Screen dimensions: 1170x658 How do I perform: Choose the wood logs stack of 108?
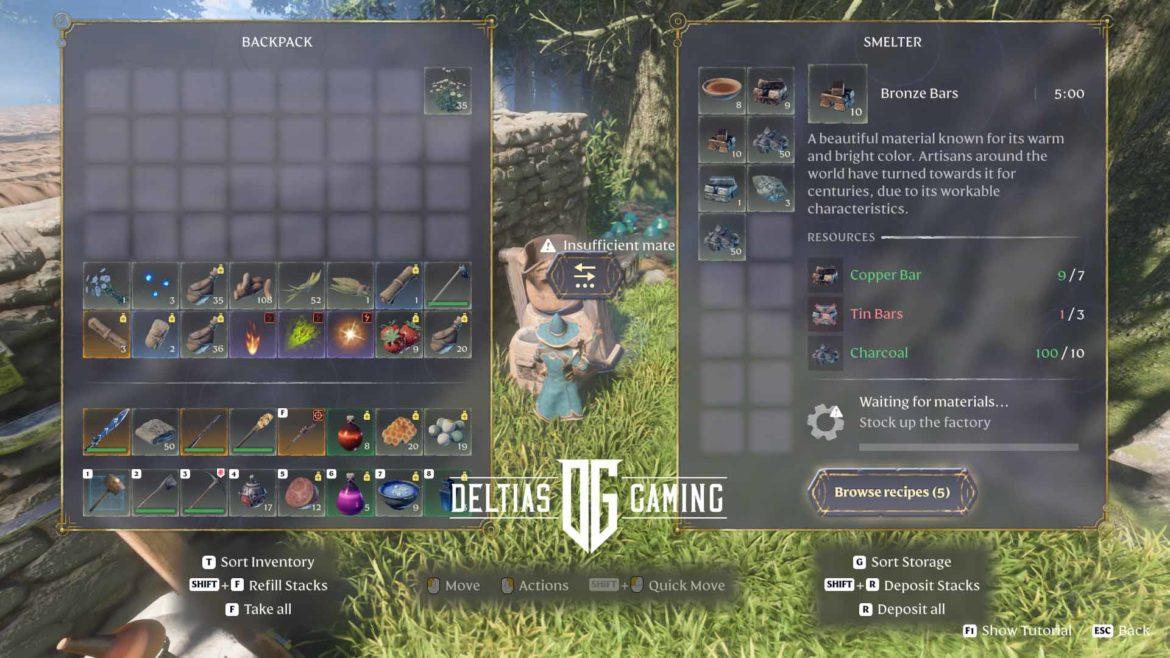[x=253, y=286]
